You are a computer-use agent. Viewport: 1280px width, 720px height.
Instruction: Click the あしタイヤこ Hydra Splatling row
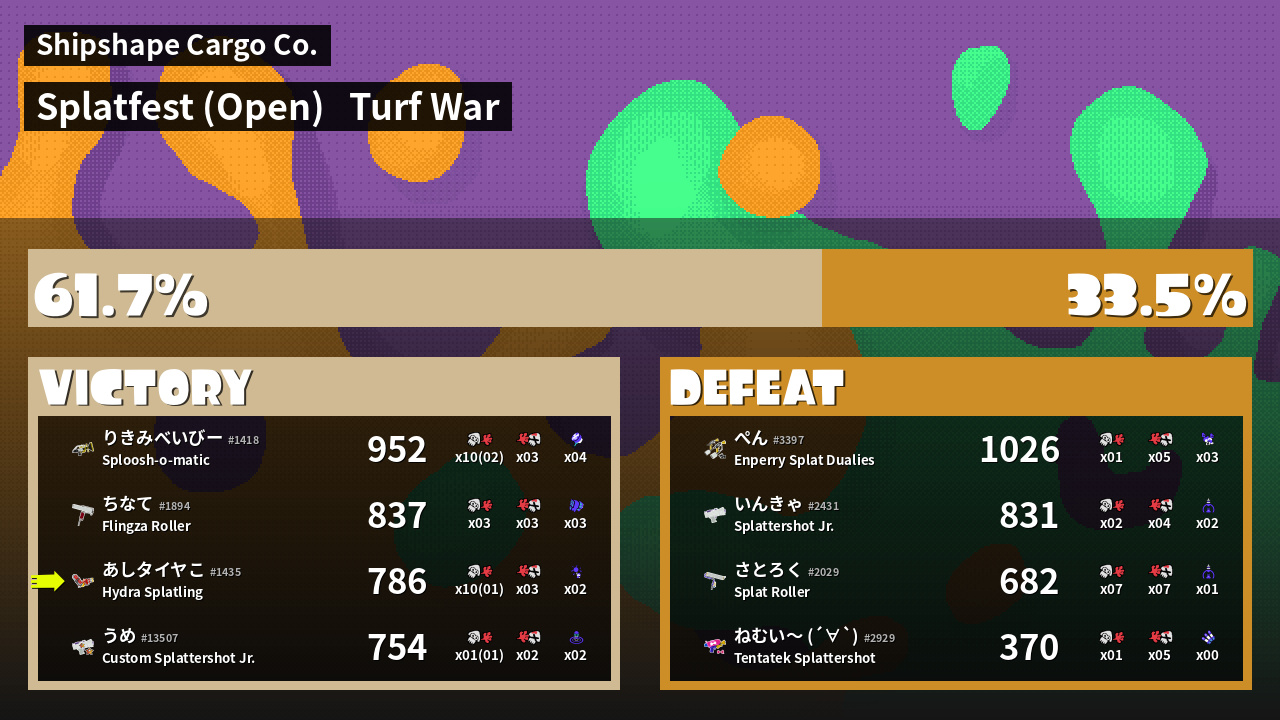point(324,581)
